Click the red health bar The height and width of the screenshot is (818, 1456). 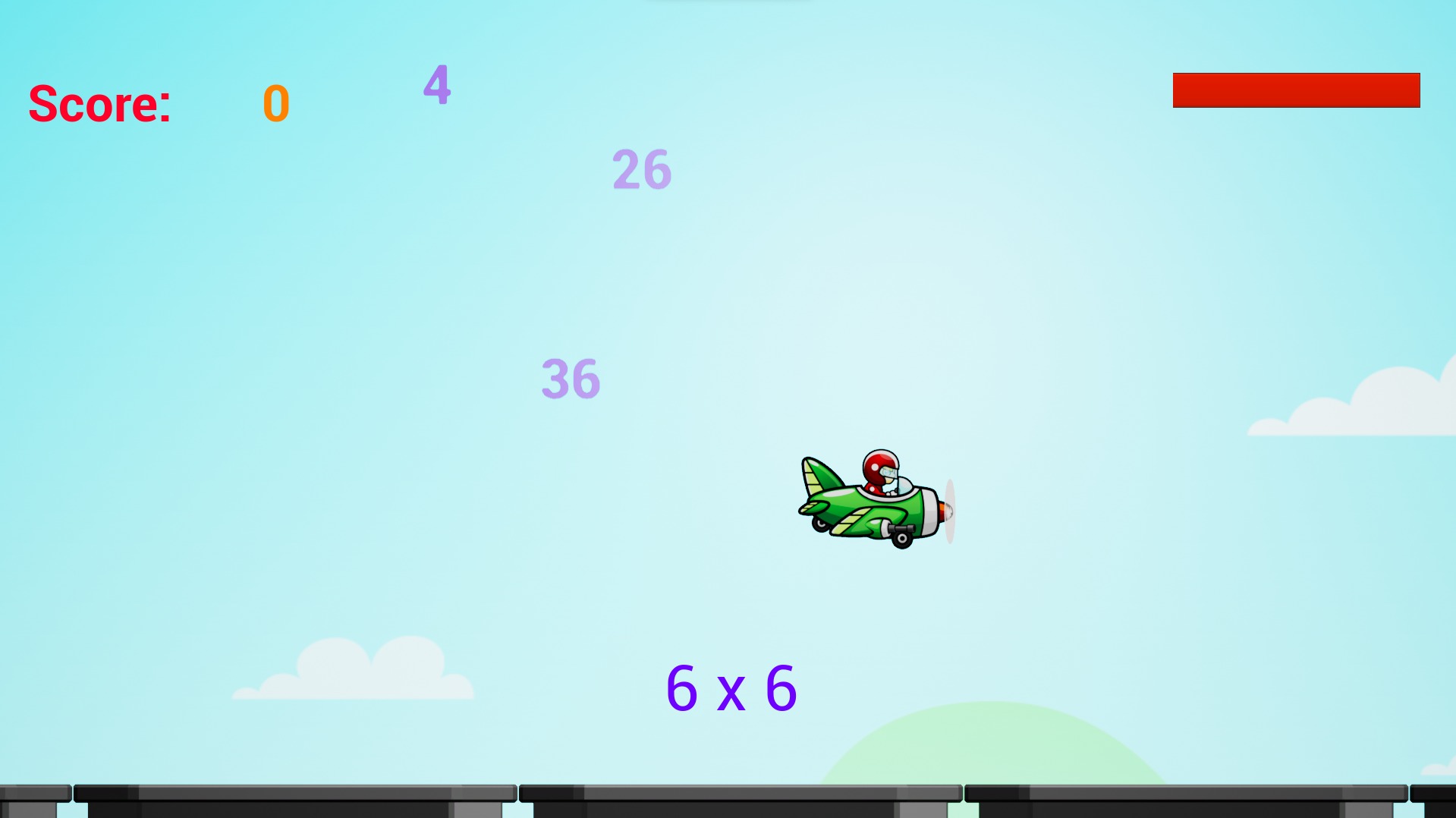1296,90
